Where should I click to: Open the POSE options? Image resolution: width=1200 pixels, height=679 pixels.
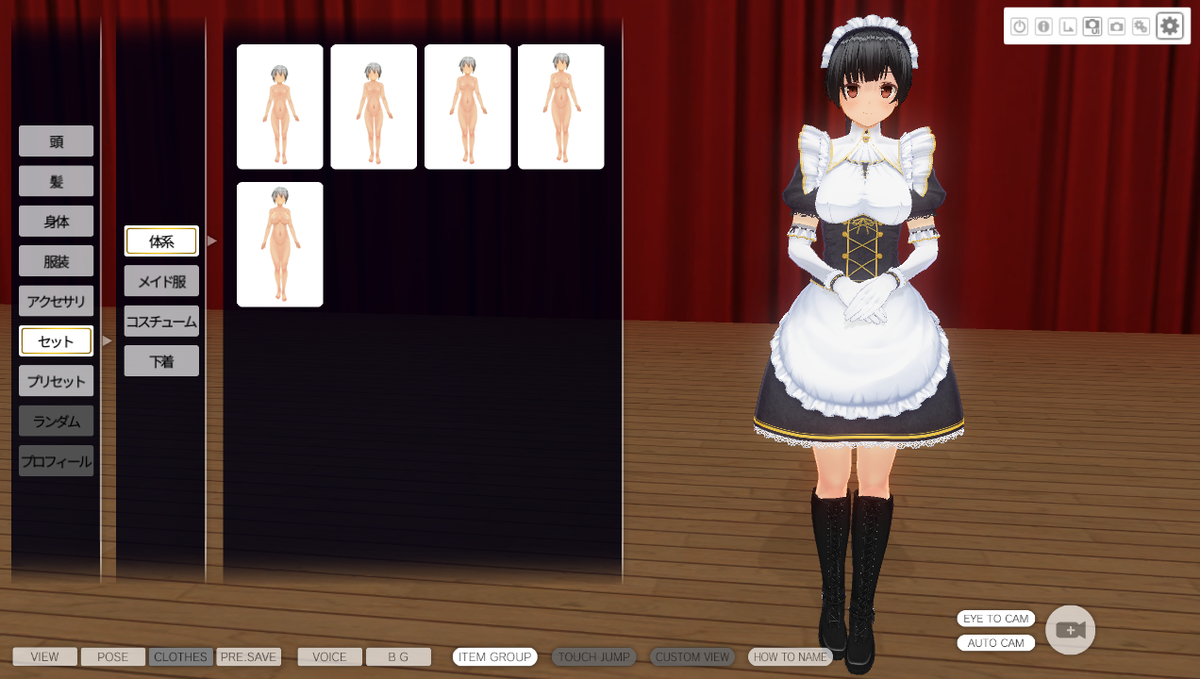[113, 657]
